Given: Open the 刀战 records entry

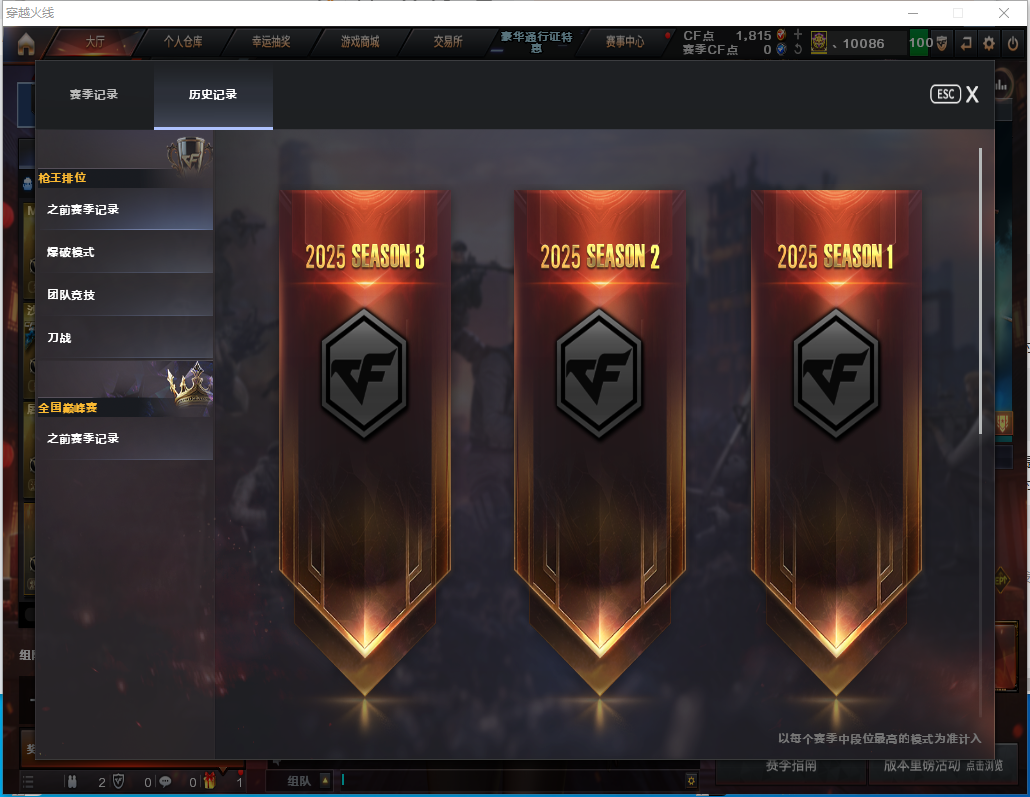Looking at the screenshot, I should pos(125,338).
